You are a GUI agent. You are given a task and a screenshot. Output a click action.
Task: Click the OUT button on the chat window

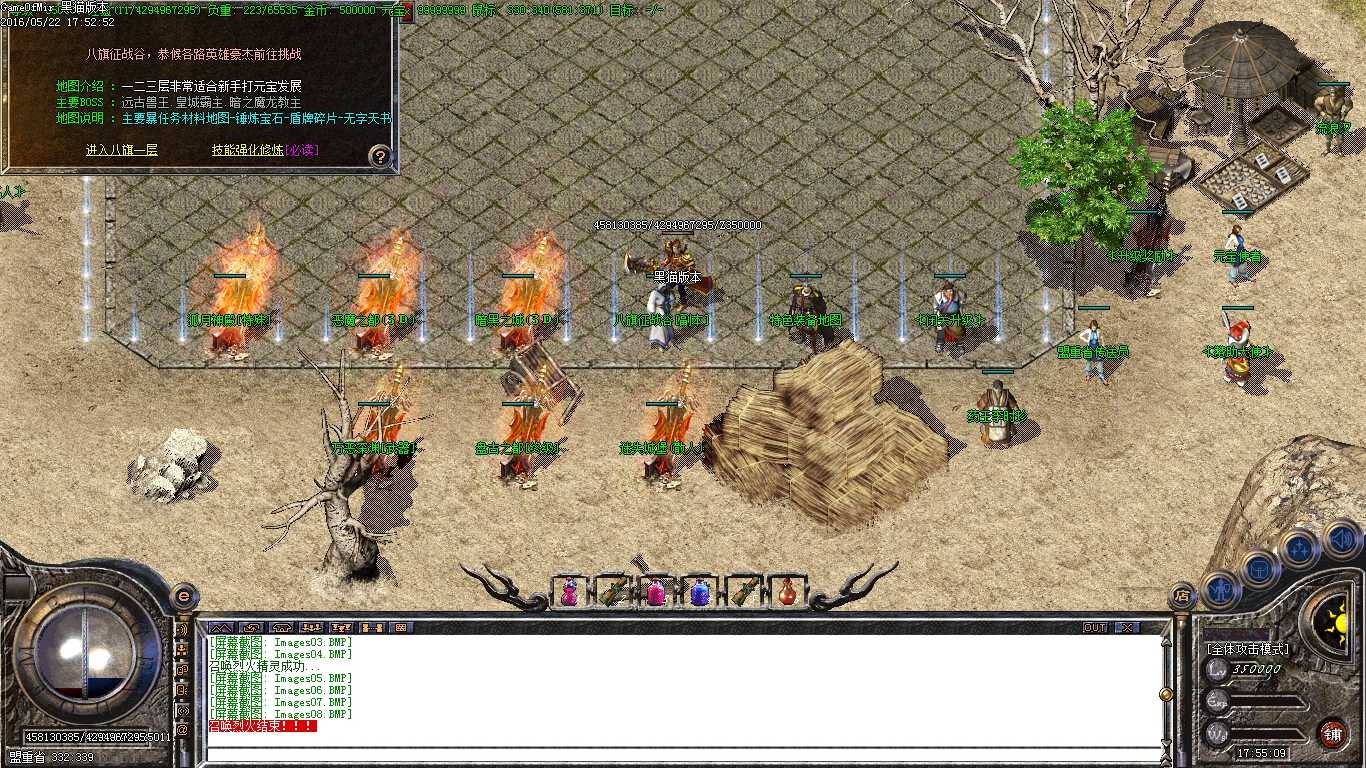pos(1095,627)
